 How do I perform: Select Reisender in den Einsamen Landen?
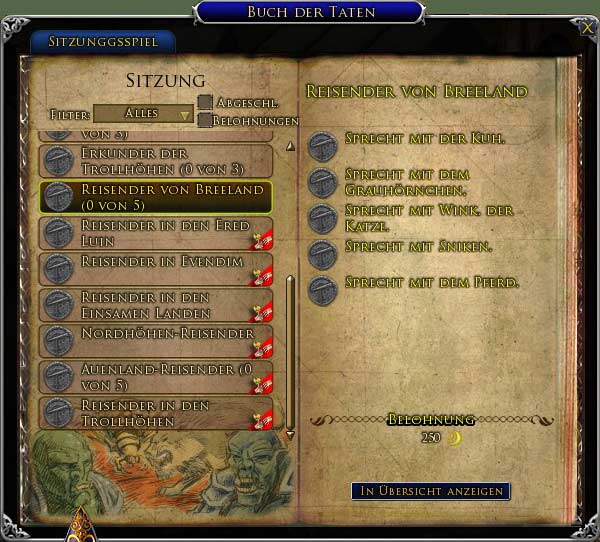click(155, 304)
